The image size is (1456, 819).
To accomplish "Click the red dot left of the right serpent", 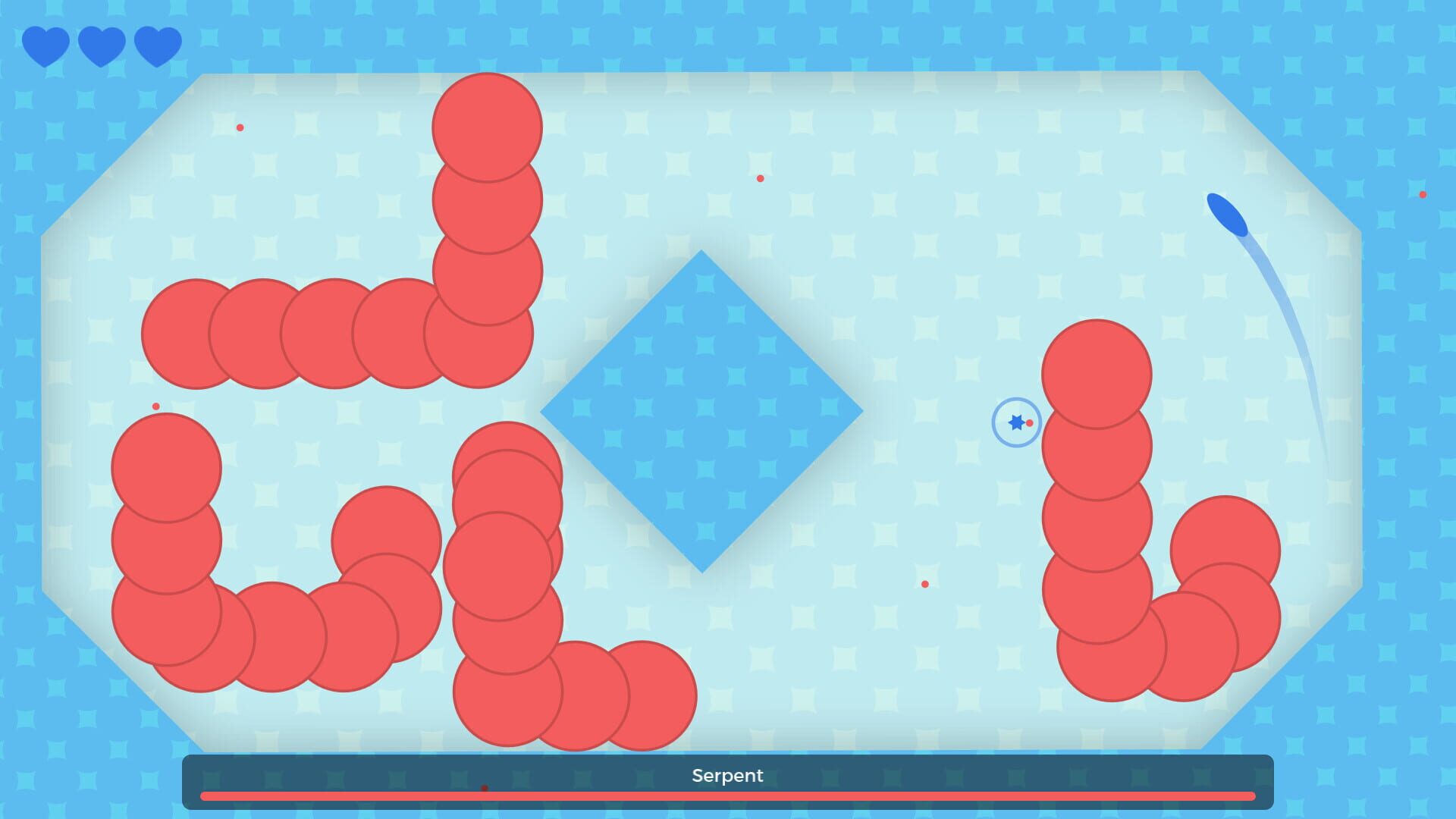I will pyautogui.click(x=927, y=585).
